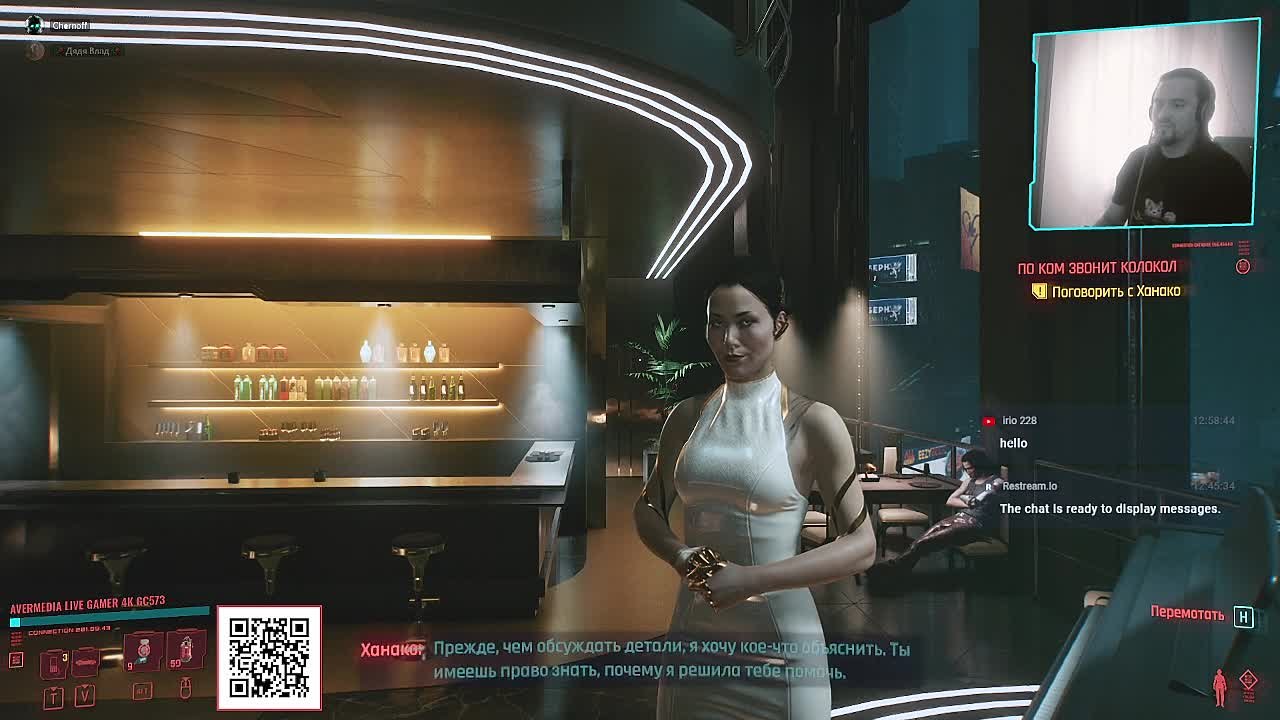This screenshot has height=720, width=1280.
Task: Toggle the V keybind indicator in the HUD
Action: coord(84,696)
